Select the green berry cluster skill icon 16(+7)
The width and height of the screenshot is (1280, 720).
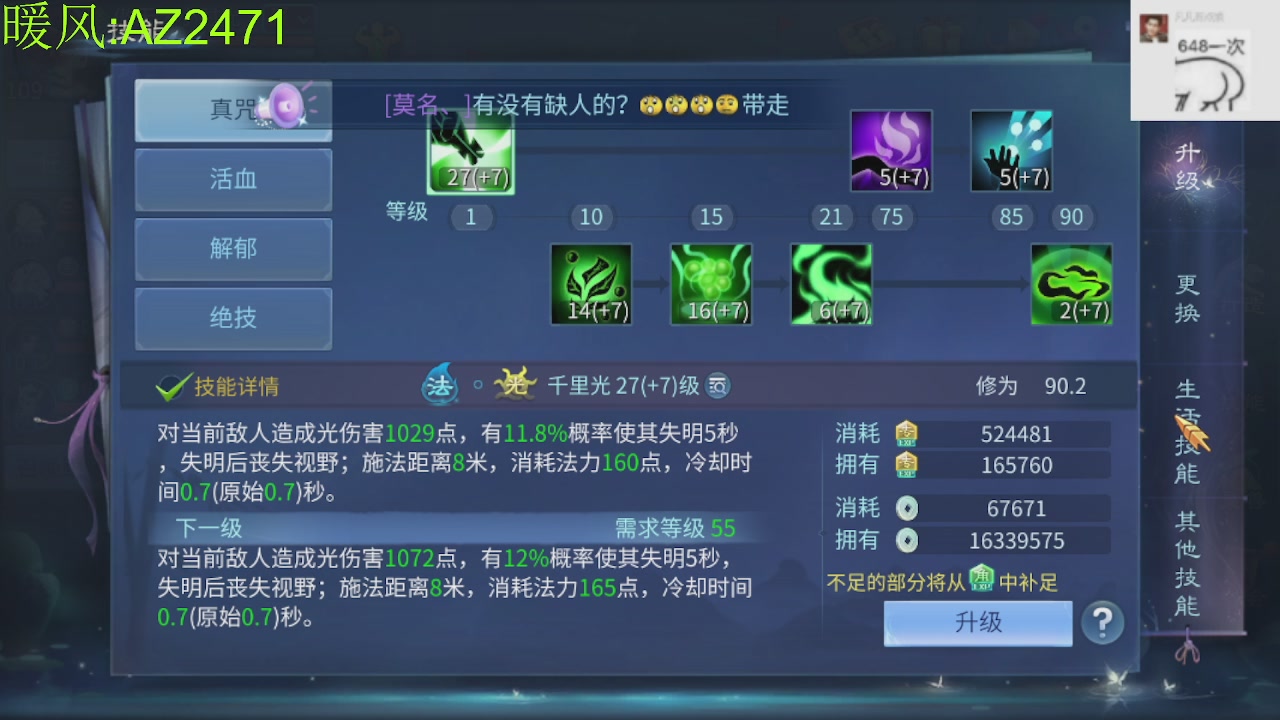point(711,283)
